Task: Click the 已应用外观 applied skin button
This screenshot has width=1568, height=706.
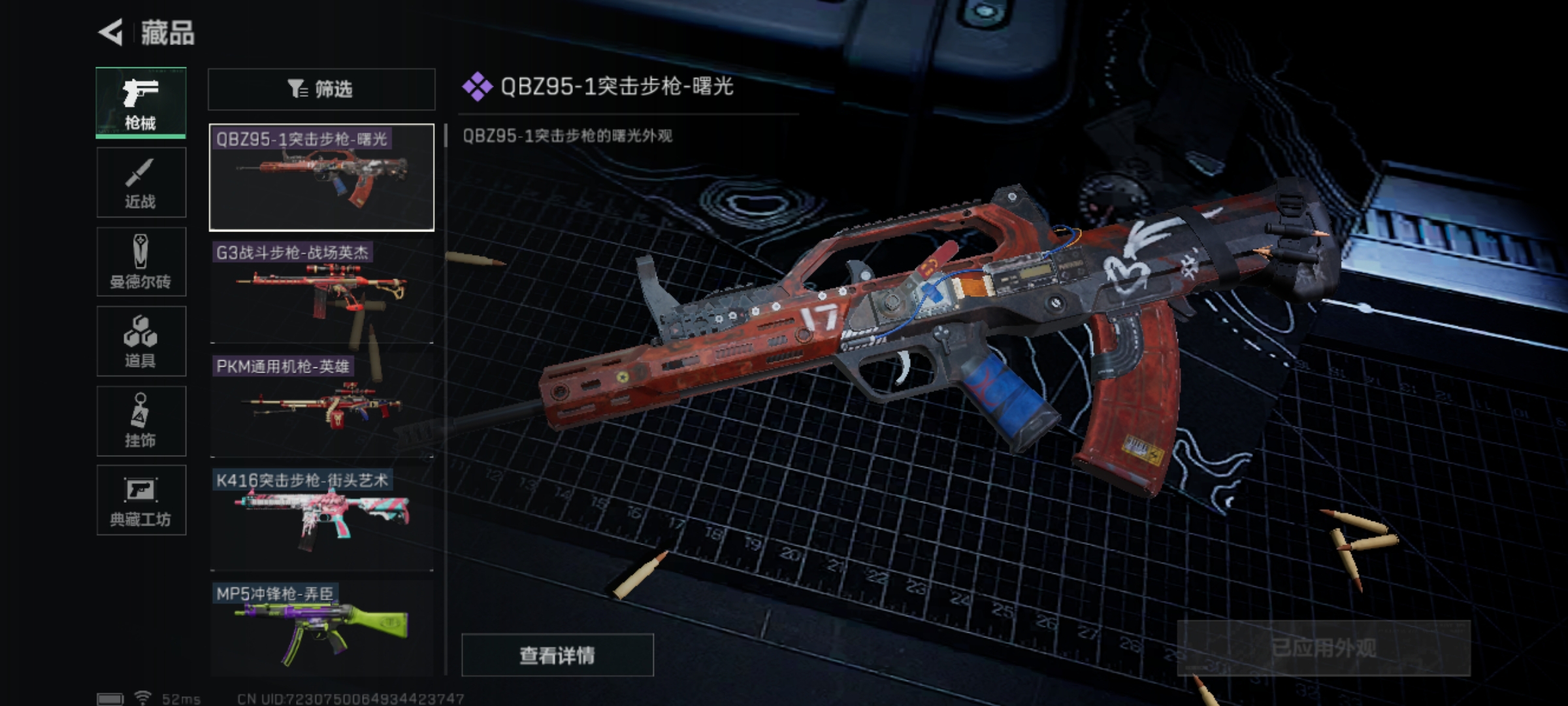Action: [1323, 648]
